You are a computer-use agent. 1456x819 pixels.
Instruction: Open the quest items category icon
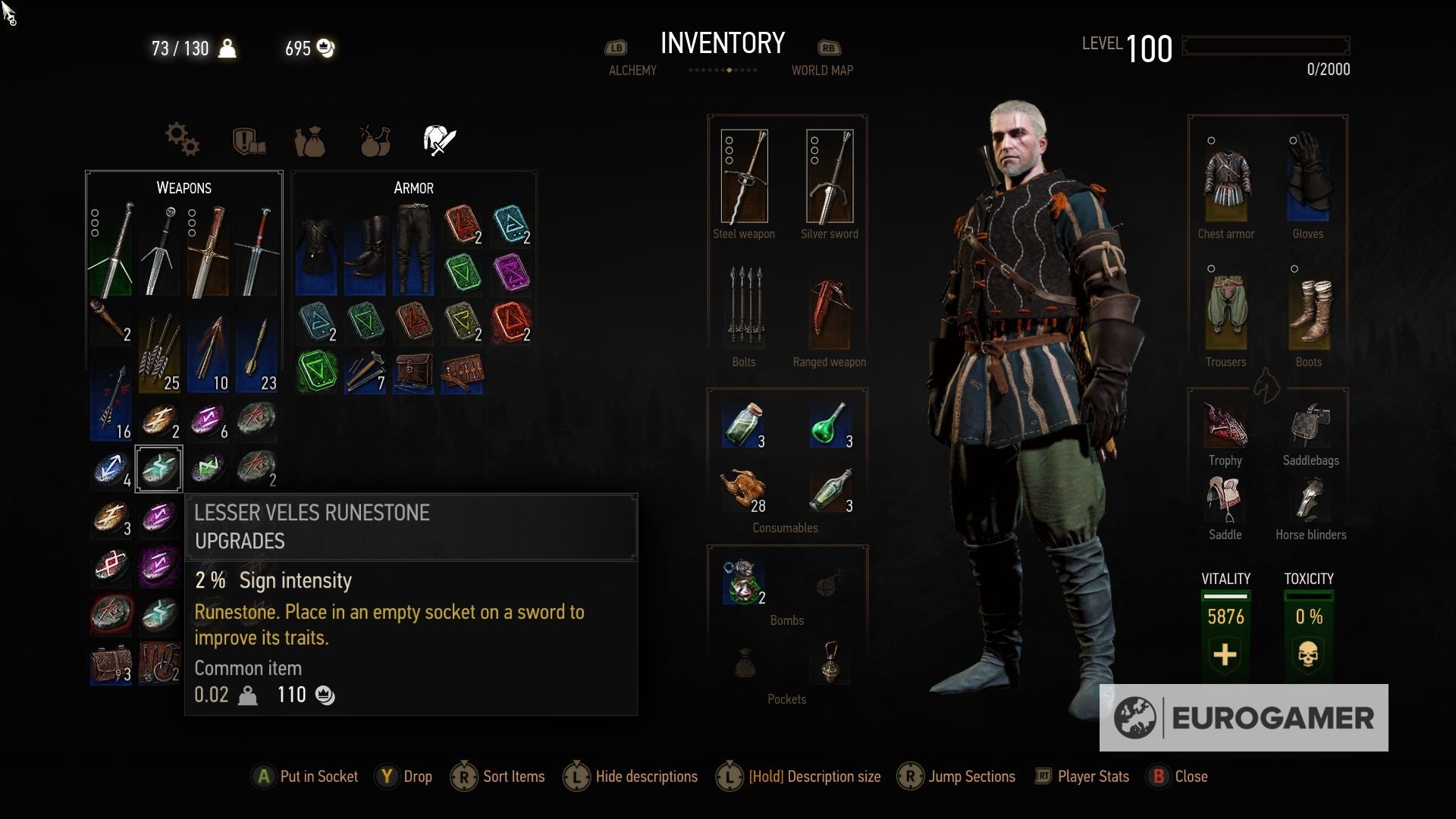coord(249,140)
